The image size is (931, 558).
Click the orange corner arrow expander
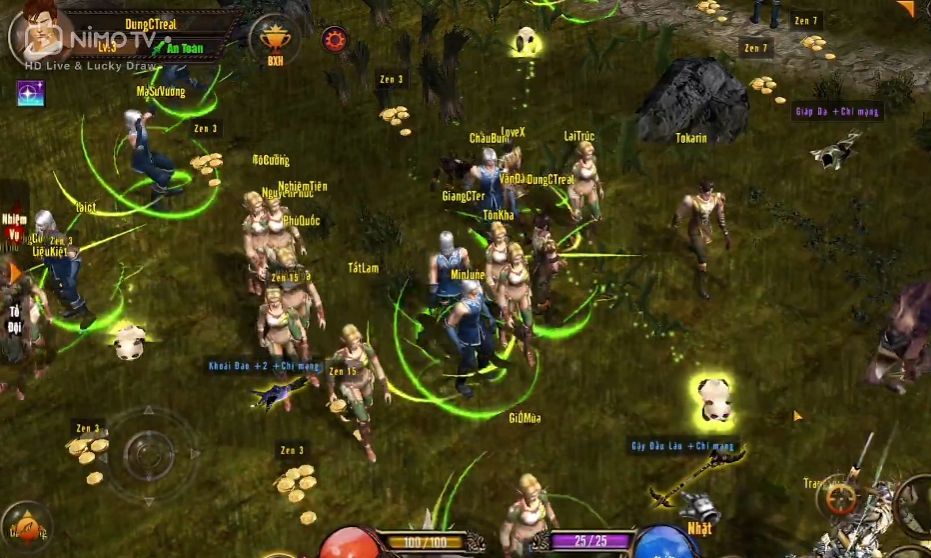pos(905,9)
